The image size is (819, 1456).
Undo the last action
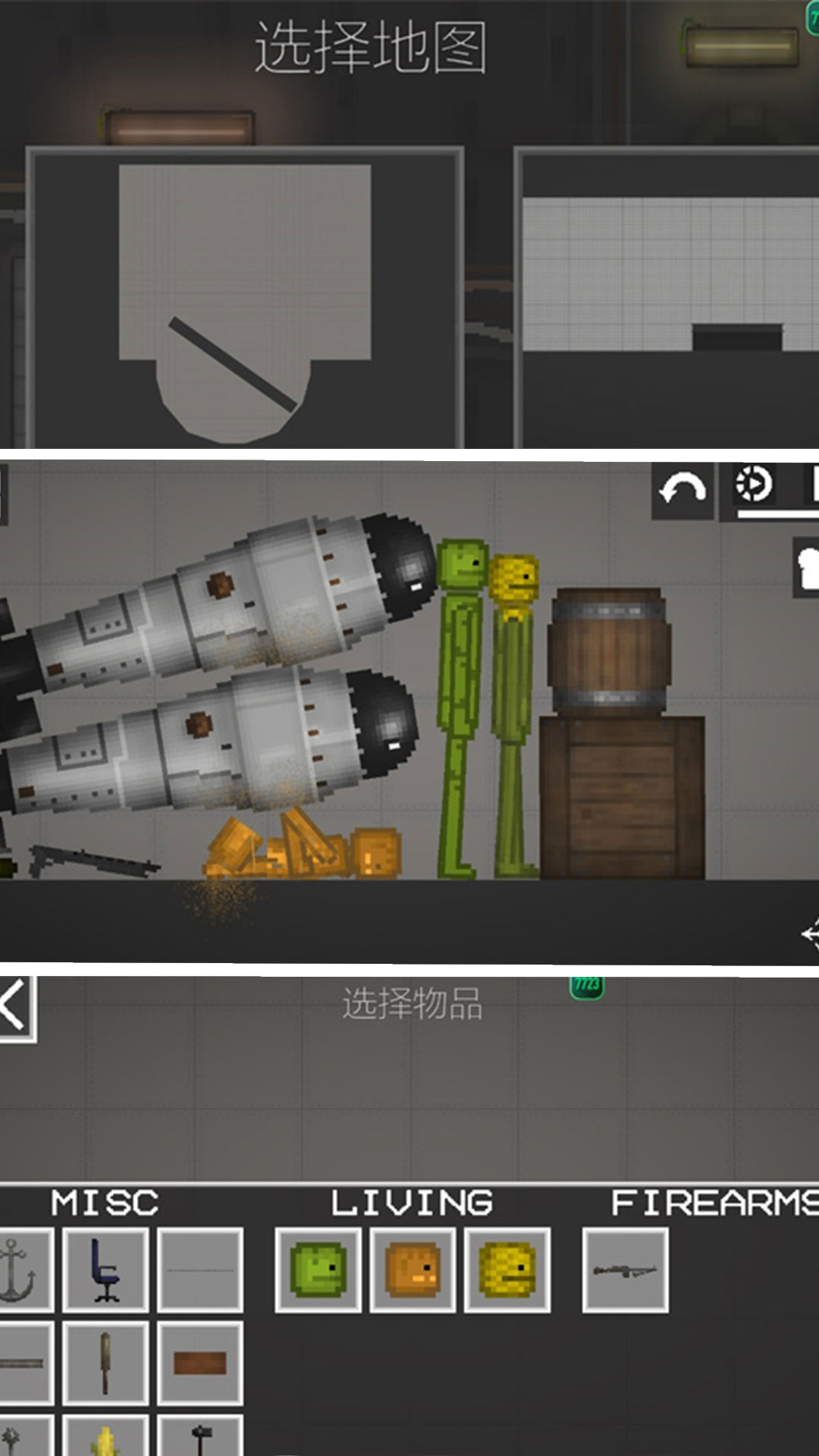pyautogui.click(x=682, y=490)
